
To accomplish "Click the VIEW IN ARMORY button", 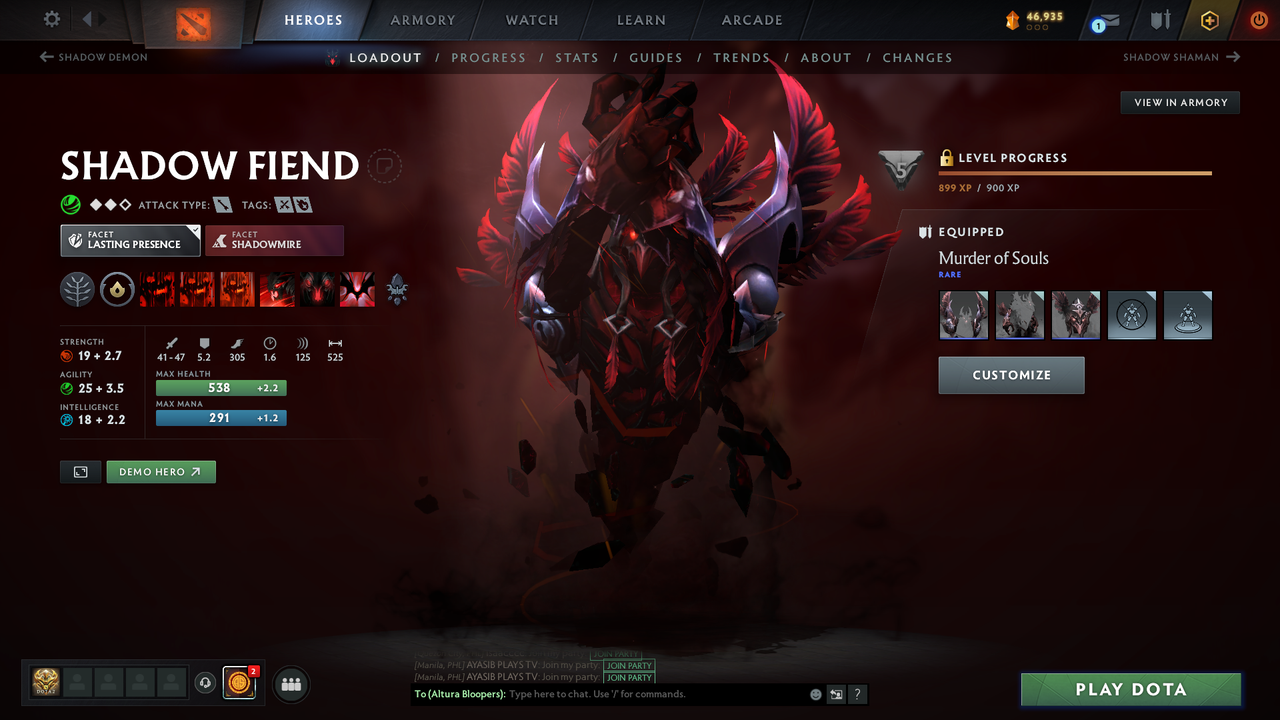I will (1179, 102).
